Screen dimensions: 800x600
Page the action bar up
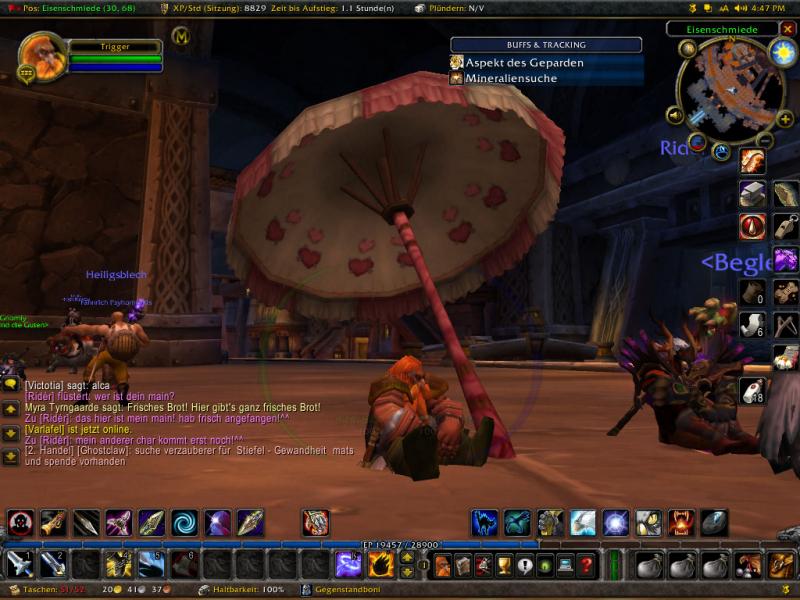(407, 558)
